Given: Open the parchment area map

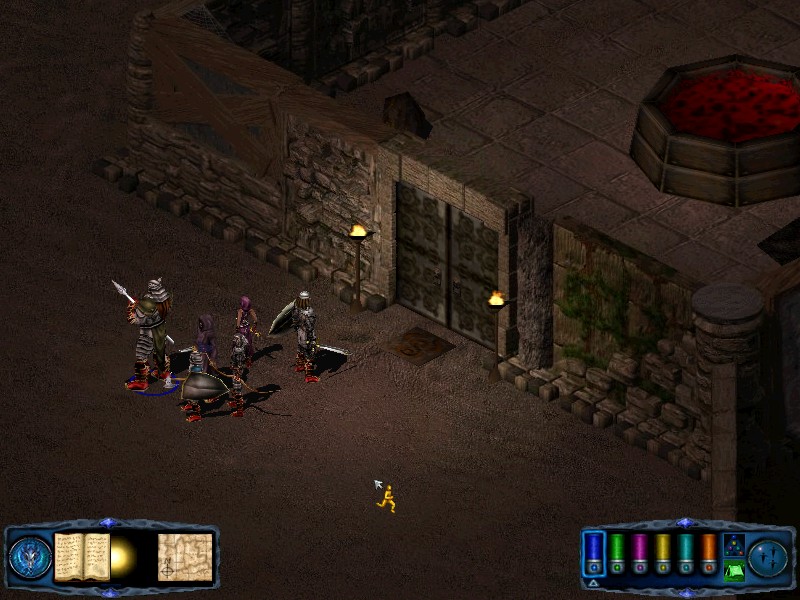Looking at the screenshot, I should [185, 556].
